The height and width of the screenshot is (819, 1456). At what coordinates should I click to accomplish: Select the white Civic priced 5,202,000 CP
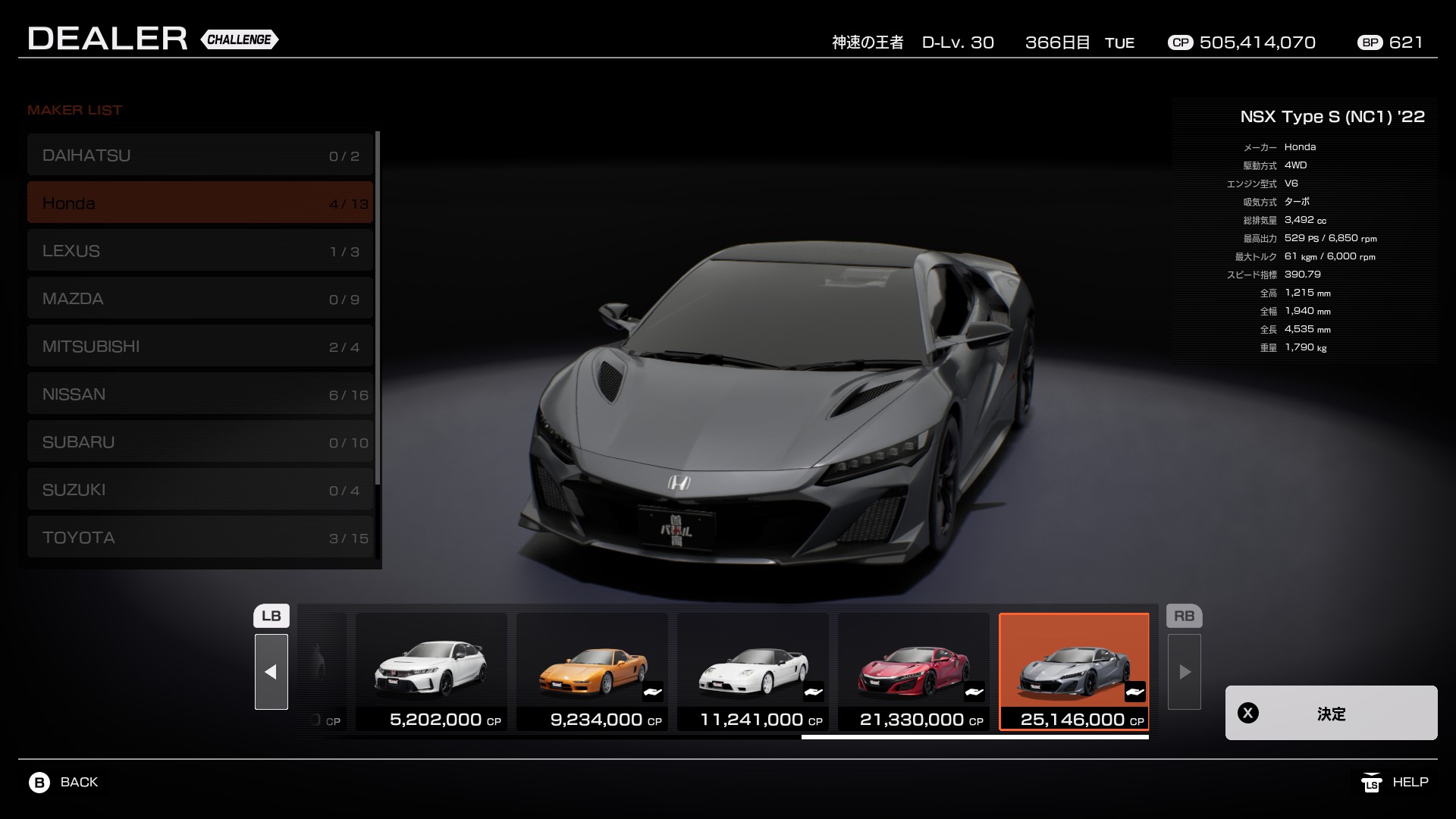pyautogui.click(x=431, y=671)
